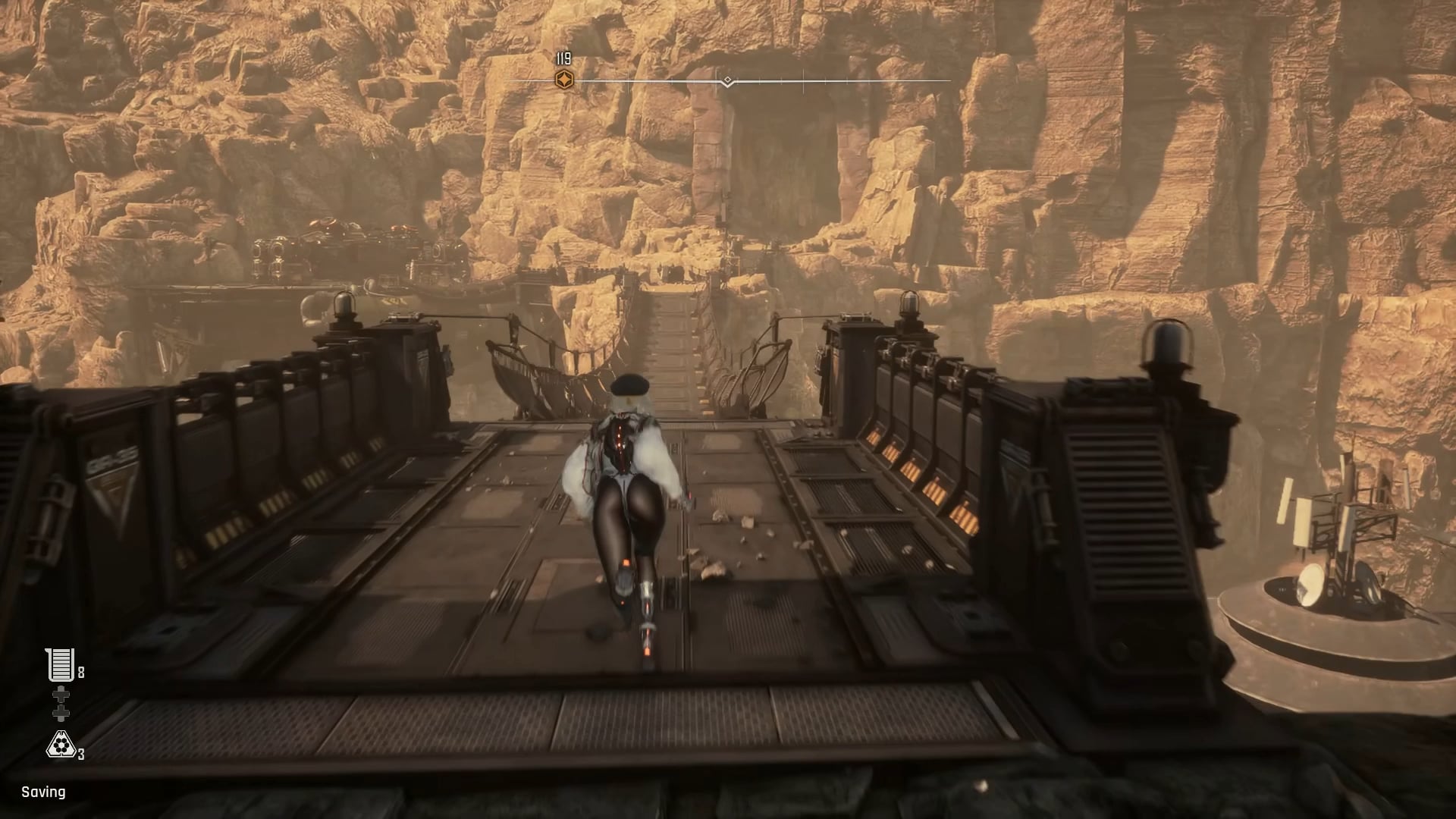
Task: Click the compass center diamond indicator
Action: coord(727,80)
